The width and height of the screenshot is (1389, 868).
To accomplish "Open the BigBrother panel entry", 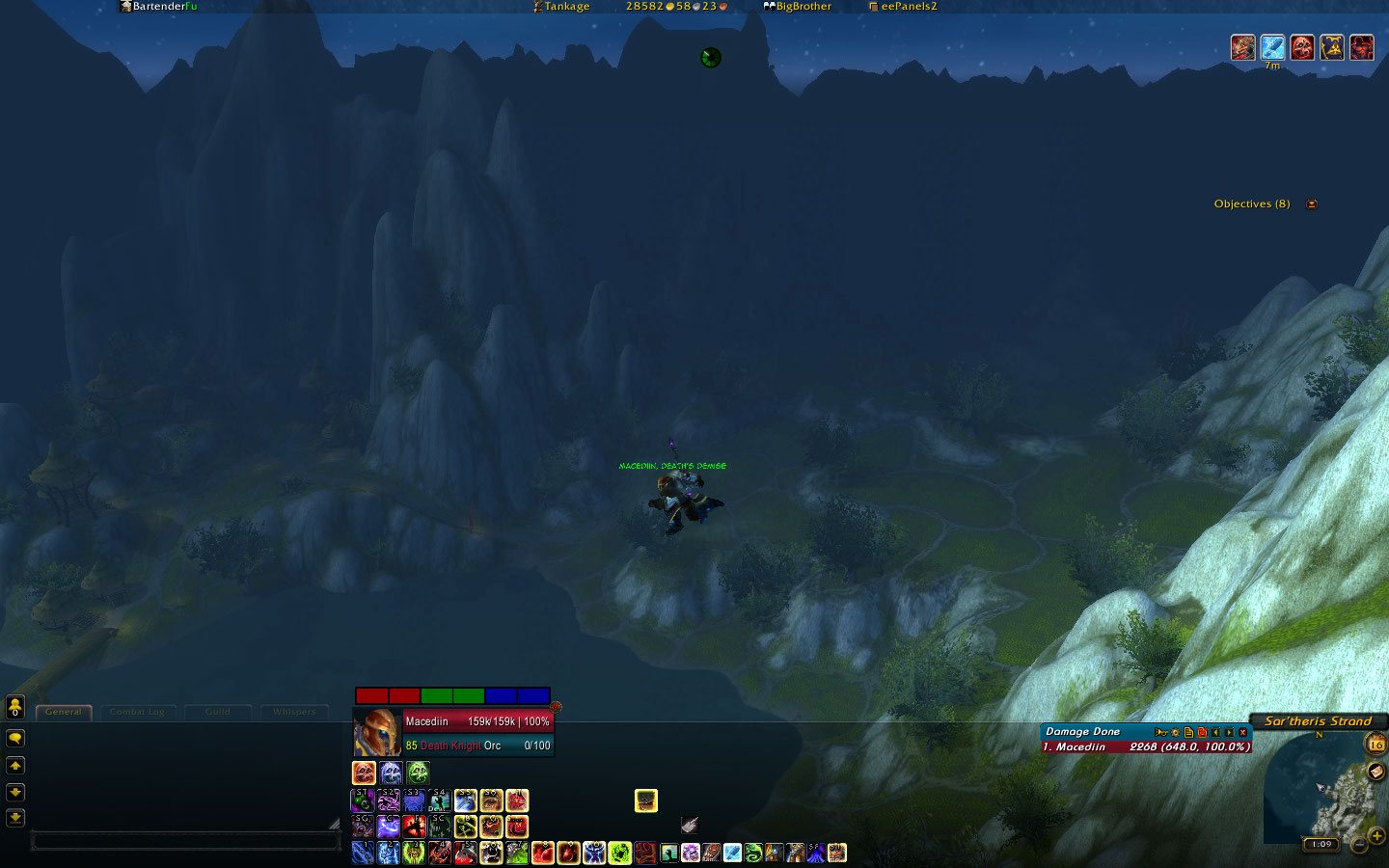I will (x=798, y=7).
